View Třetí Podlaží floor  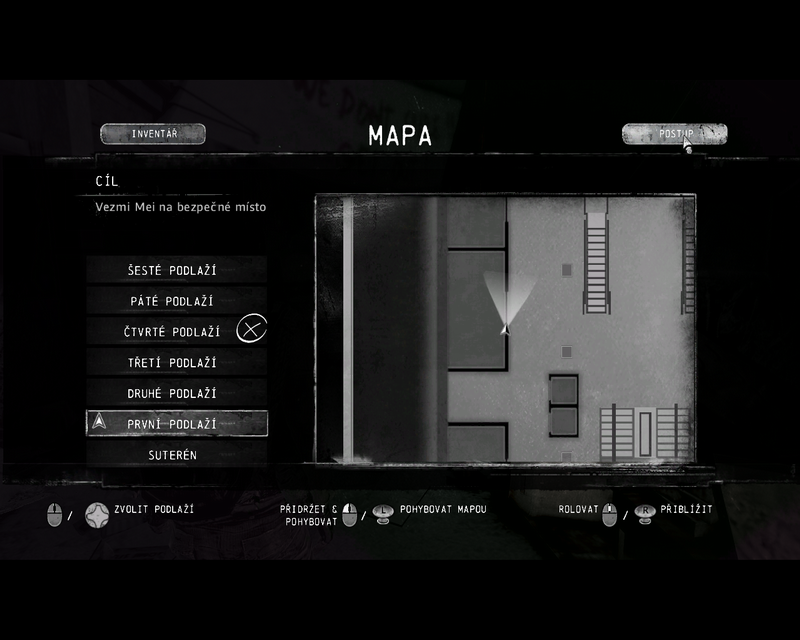[176, 362]
